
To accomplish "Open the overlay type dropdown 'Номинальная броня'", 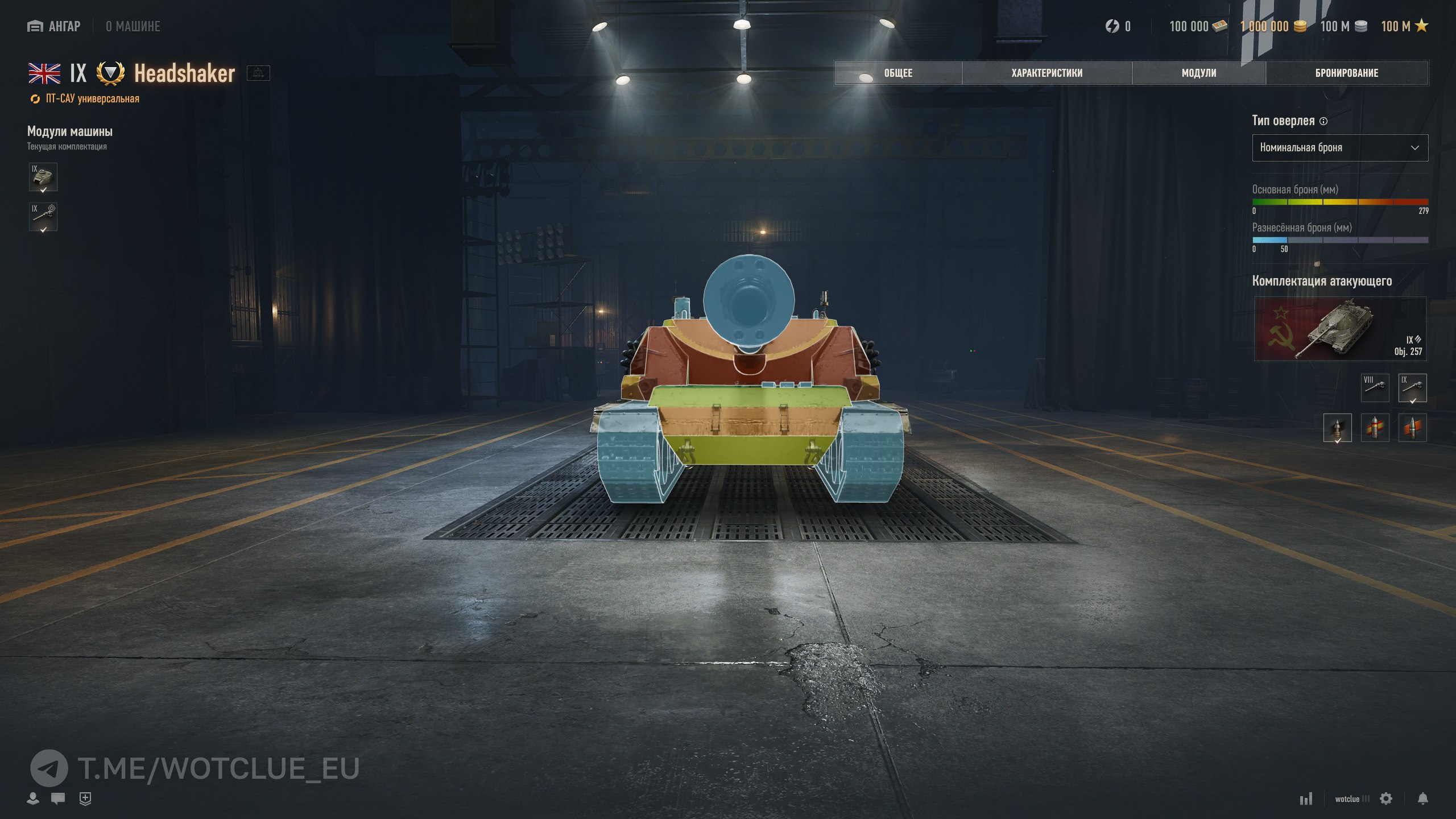I will coord(1339,148).
